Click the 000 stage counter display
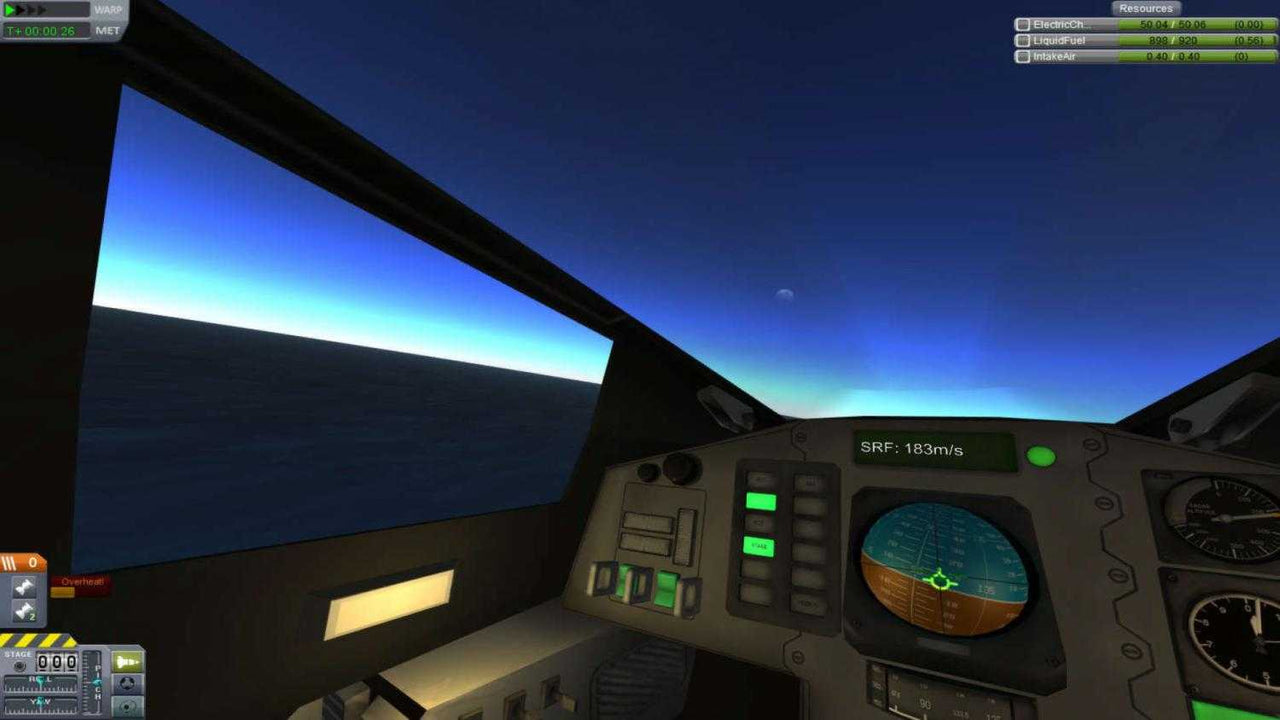Image resolution: width=1280 pixels, height=720 pixels. pos(55,661)
